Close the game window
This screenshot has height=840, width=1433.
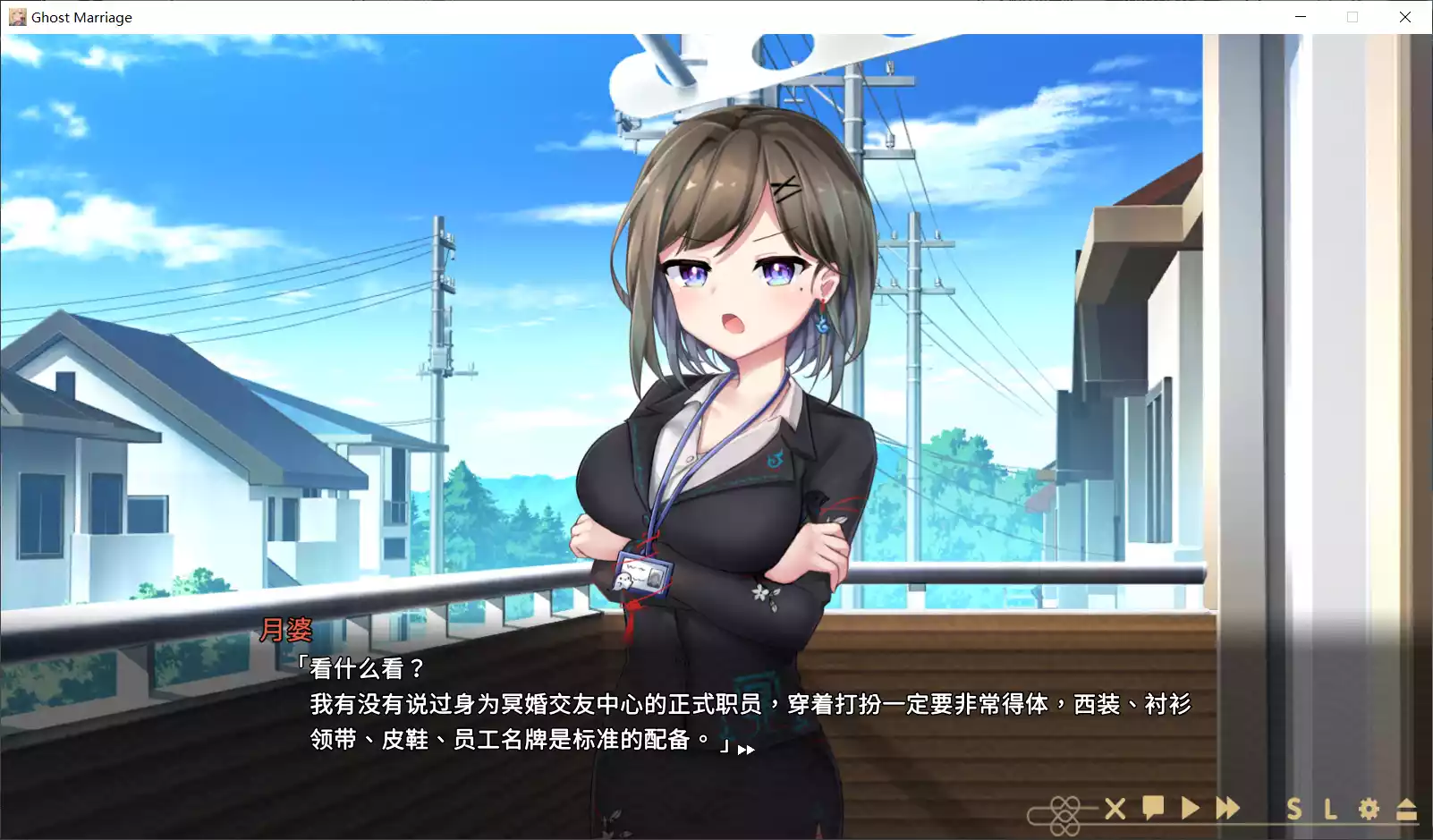(1406, 16)
